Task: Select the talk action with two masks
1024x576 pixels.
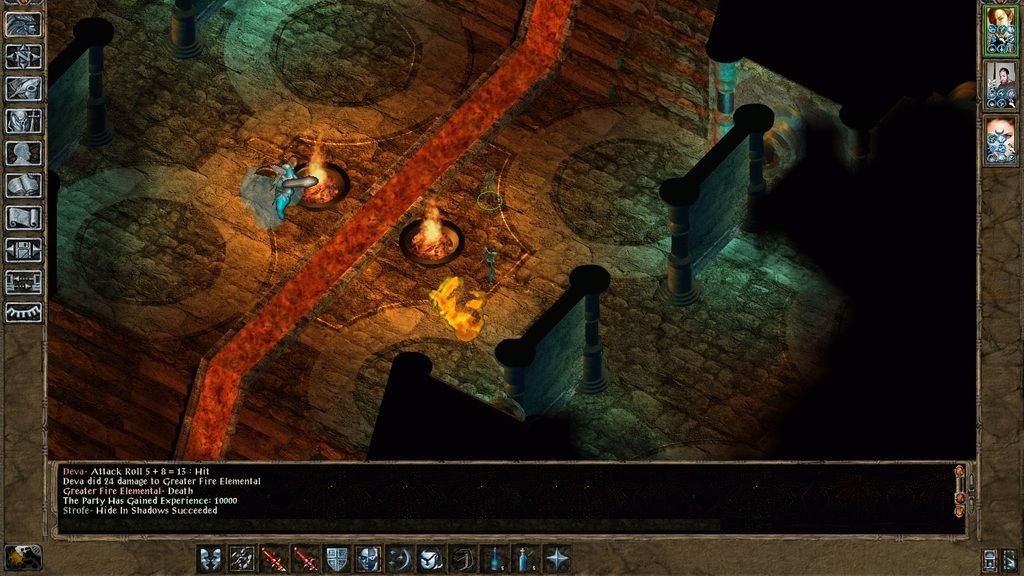Action: pyautogui.click(x=210, y=558)
